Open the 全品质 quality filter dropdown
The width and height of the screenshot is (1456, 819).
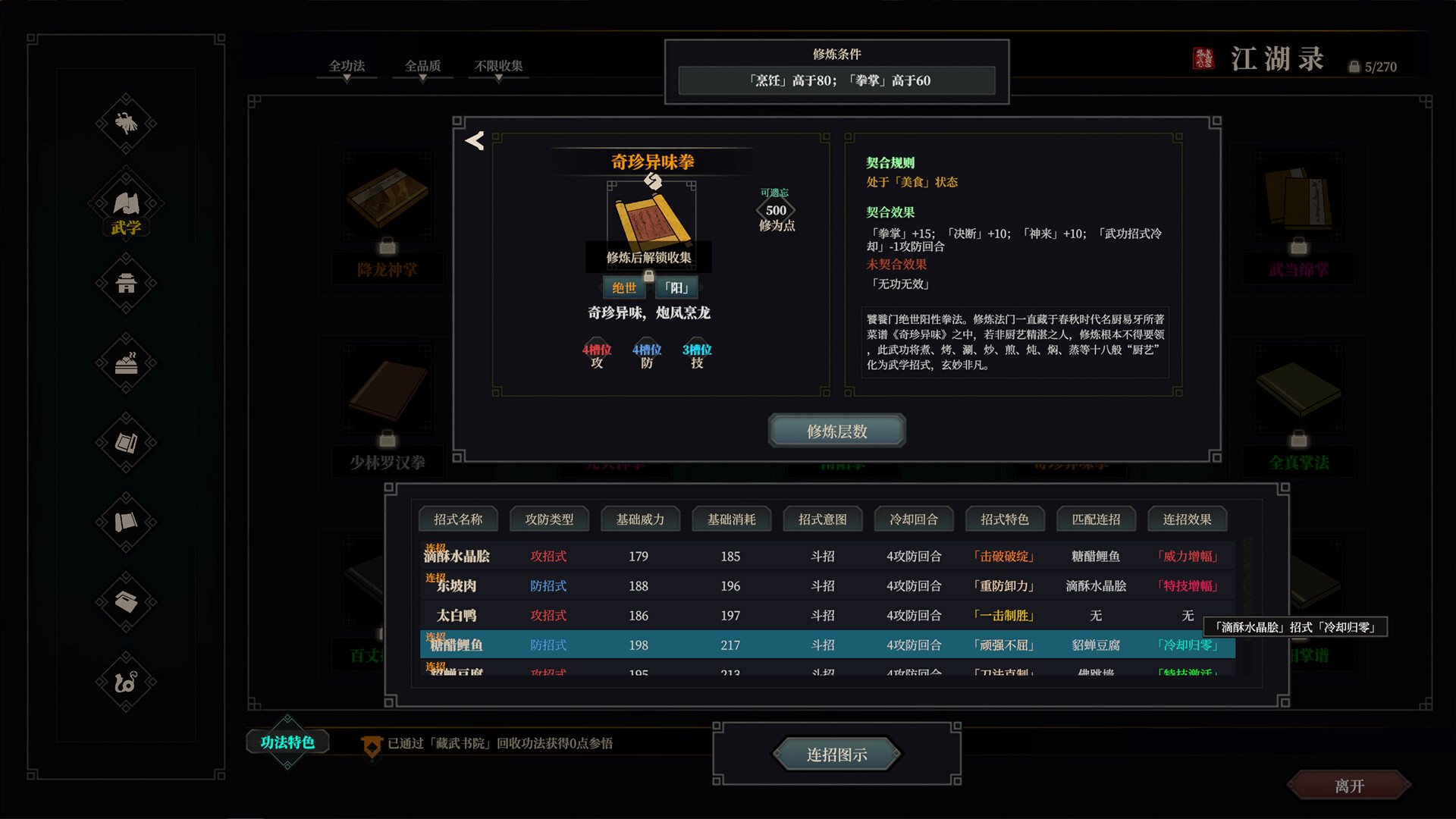coord(422,66)
